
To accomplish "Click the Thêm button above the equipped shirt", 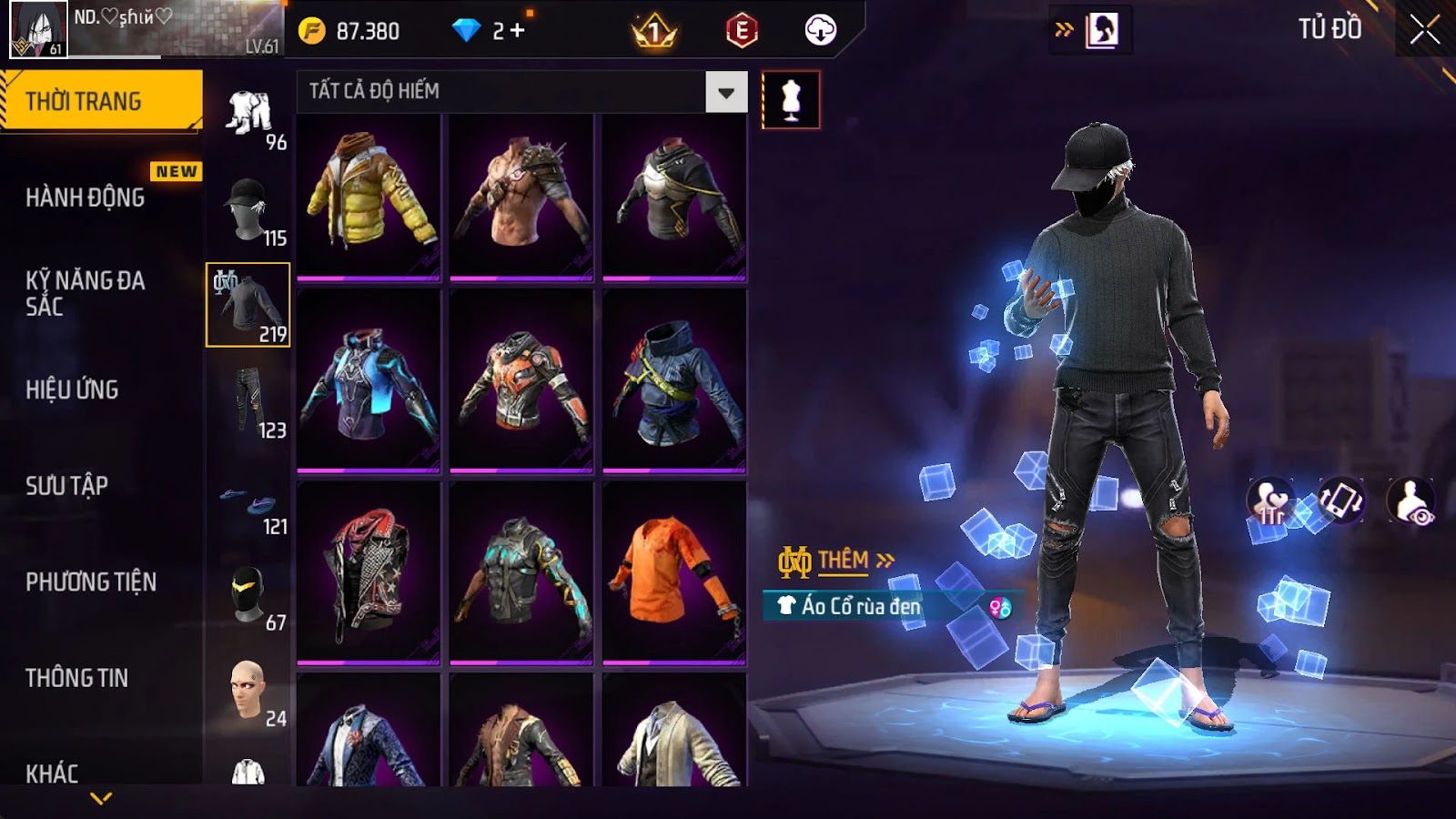I will [837, 561].
